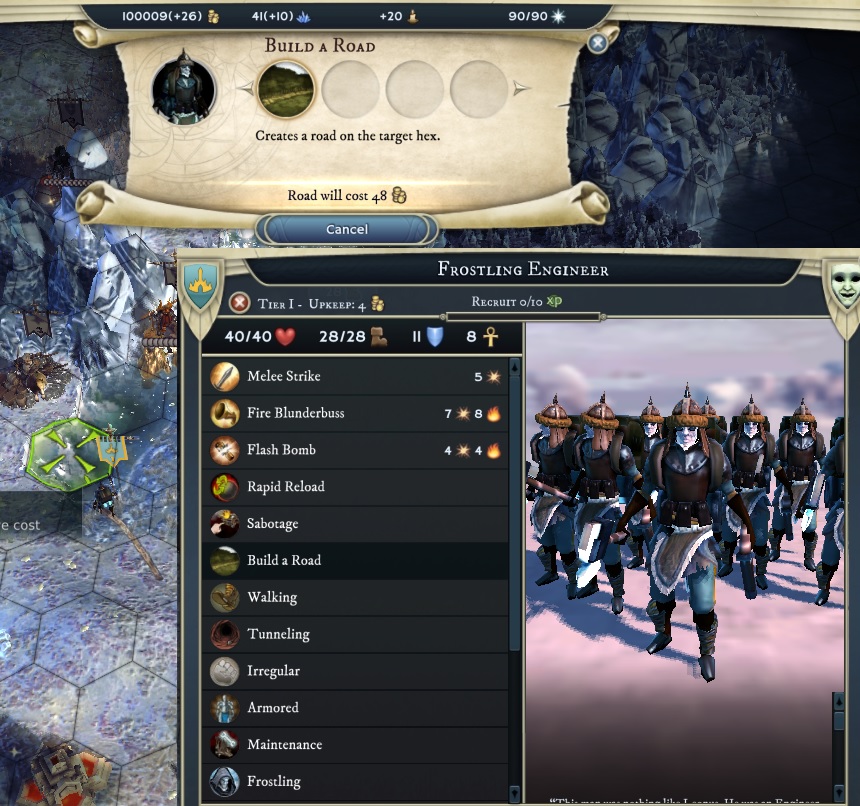
Task: Click the Frostling Engineer portrait
Action: coord(184,90)
